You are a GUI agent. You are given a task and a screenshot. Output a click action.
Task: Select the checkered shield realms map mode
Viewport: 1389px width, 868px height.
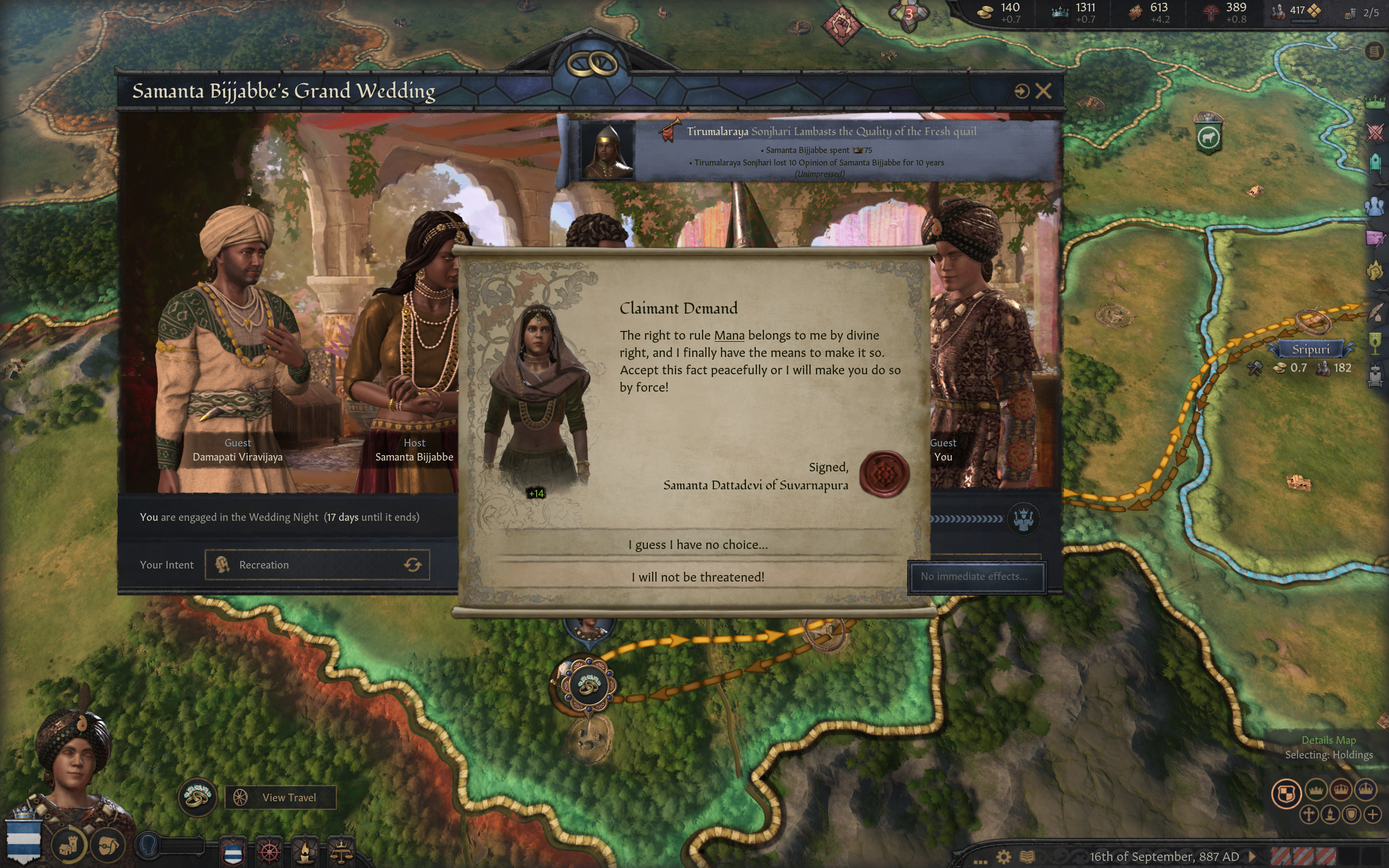point(1286,794)
